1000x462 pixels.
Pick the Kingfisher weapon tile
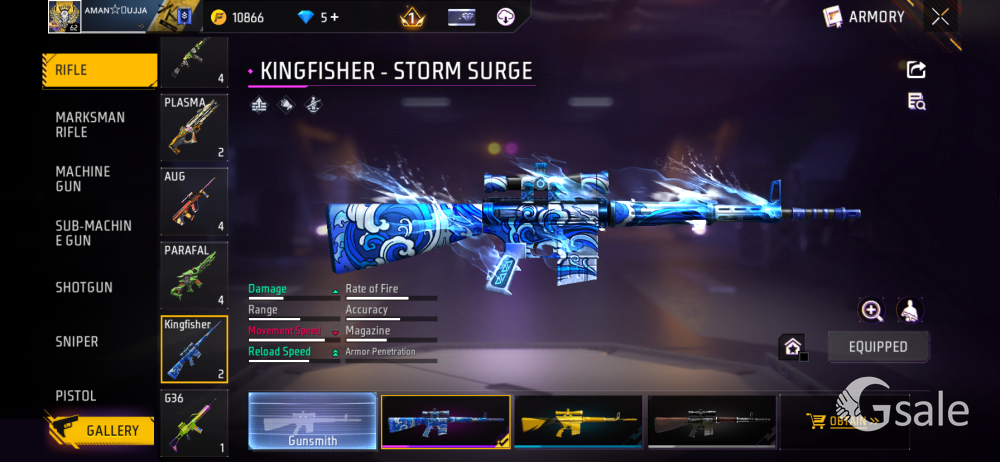click(194, 349)
